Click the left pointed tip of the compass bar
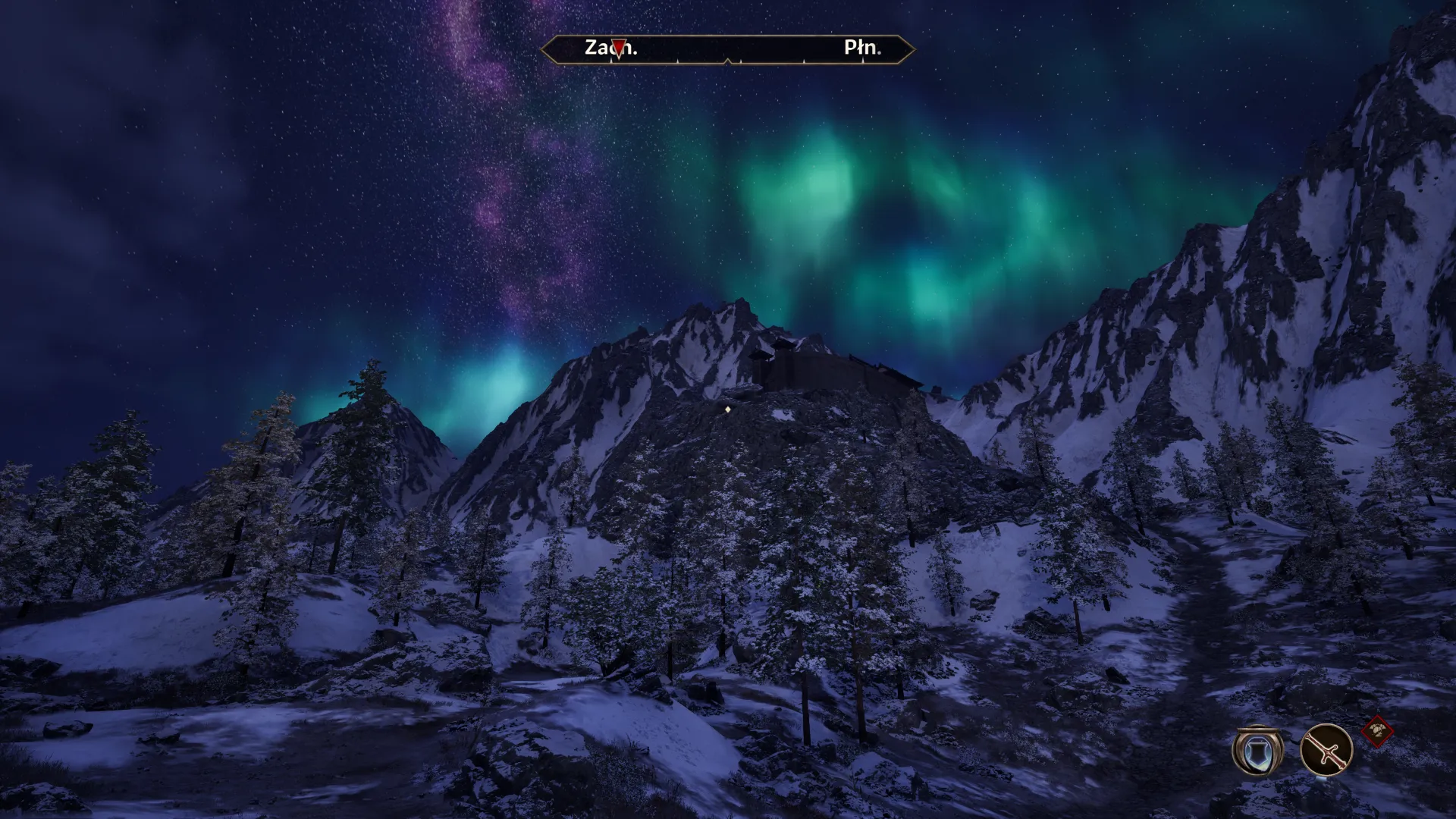 (x=543, y=49)
